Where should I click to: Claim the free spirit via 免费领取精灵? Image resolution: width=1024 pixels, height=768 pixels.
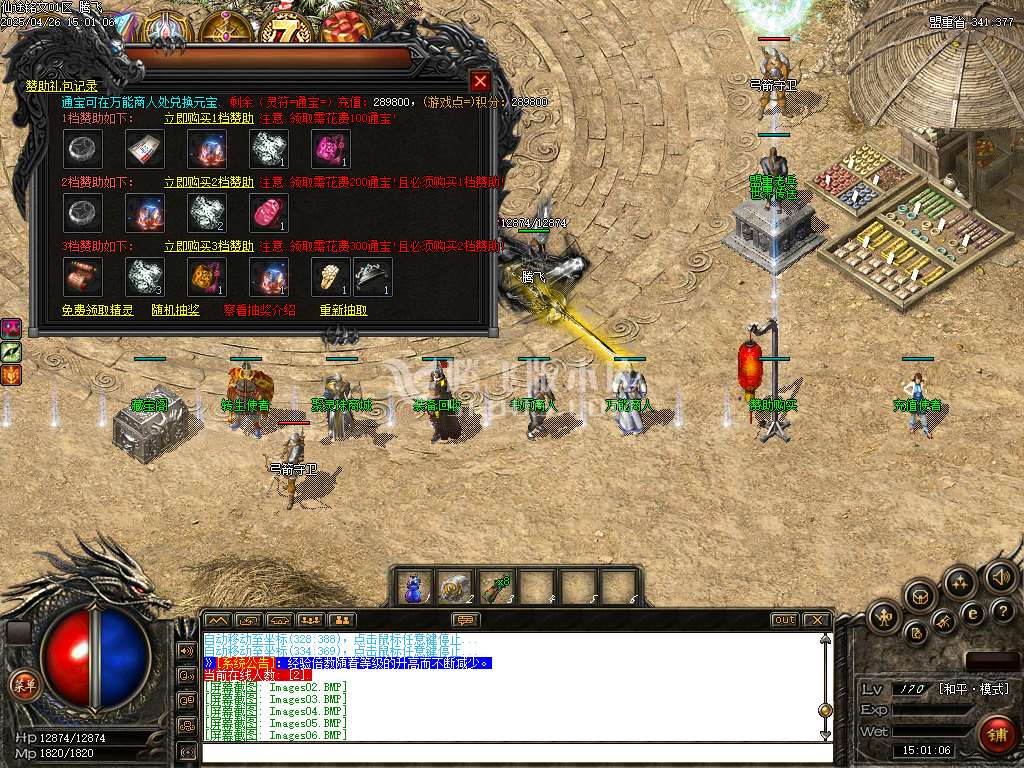pos(97,310)
